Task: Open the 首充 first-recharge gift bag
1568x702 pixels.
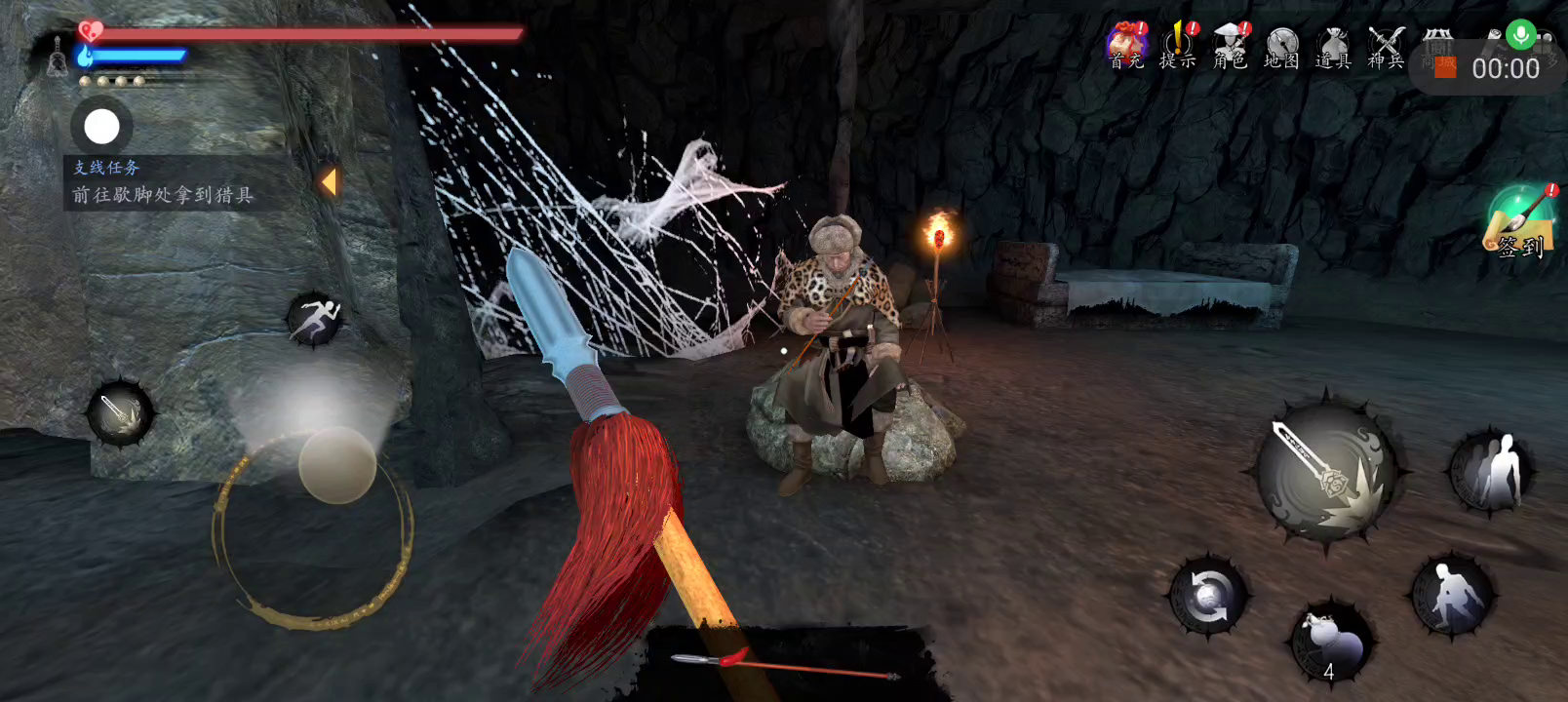Action: click(1126, 46)
